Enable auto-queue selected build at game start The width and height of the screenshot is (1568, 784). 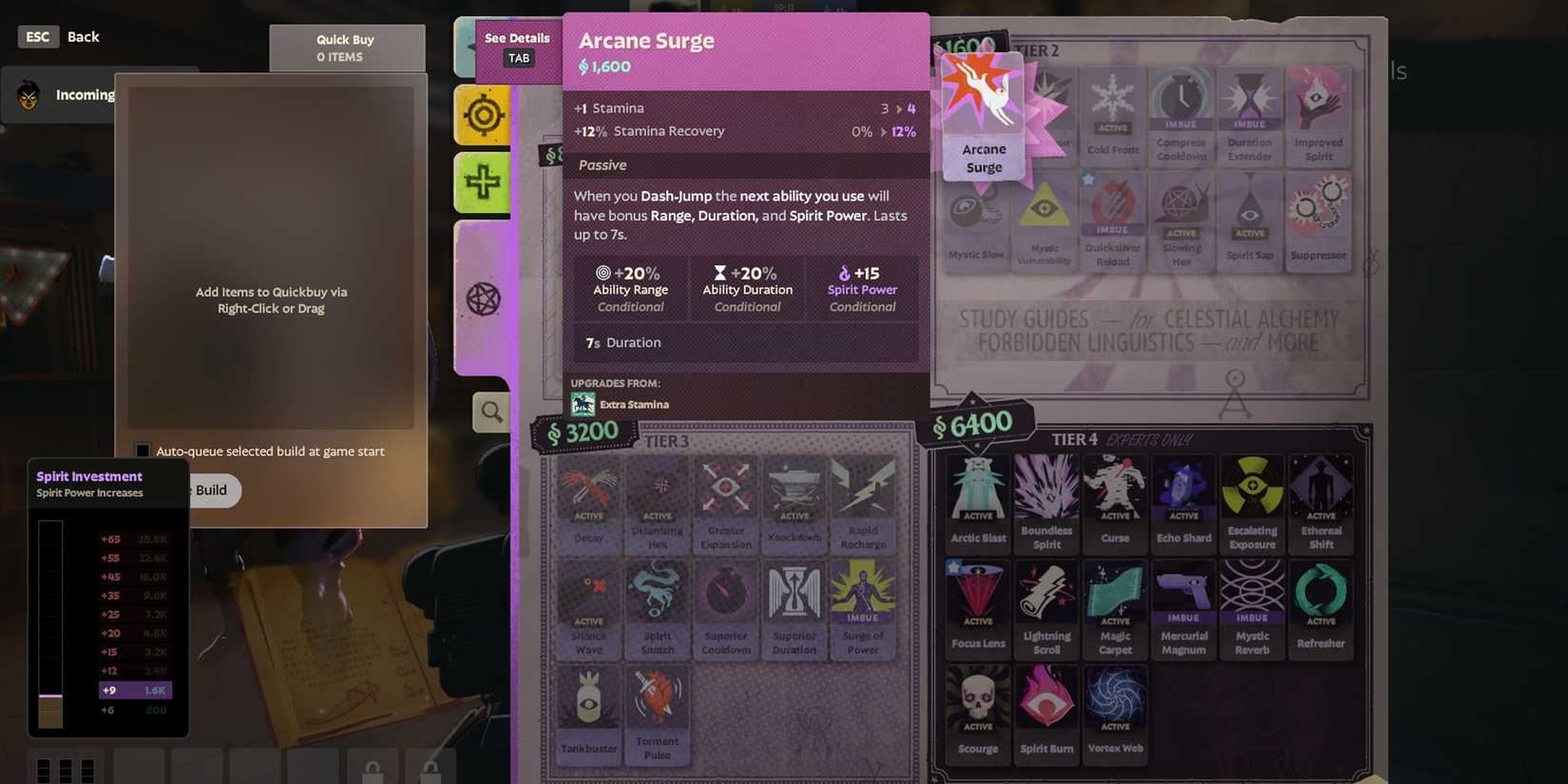point(142,450)
